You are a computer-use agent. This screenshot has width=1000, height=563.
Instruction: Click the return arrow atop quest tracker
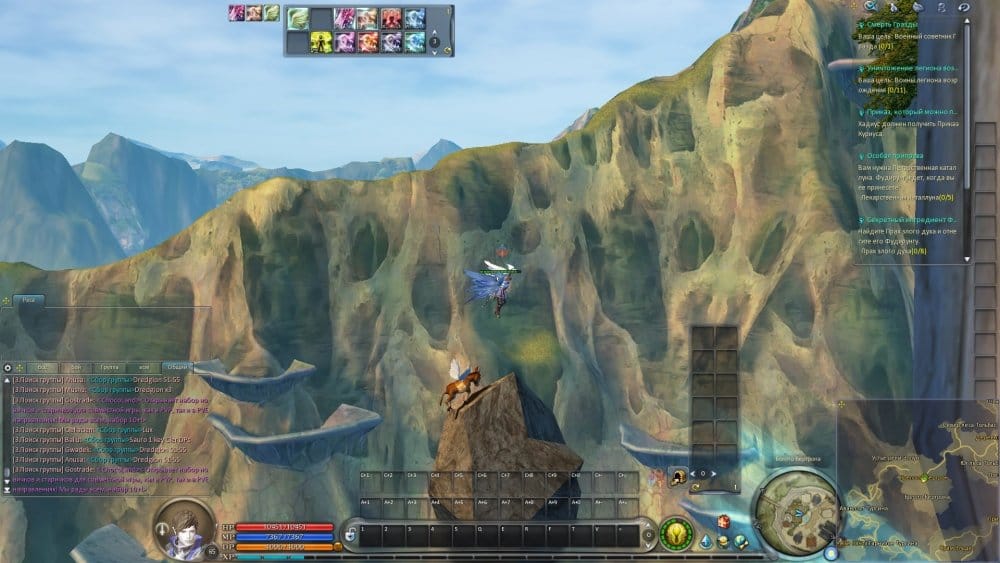point(963,6)
